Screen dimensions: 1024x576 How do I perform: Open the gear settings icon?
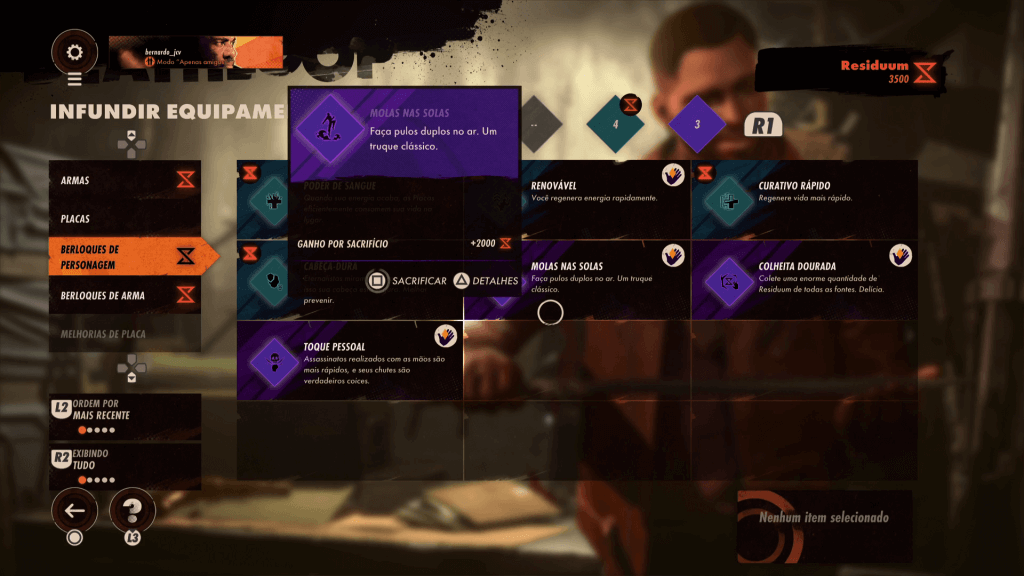click(74, 53)
